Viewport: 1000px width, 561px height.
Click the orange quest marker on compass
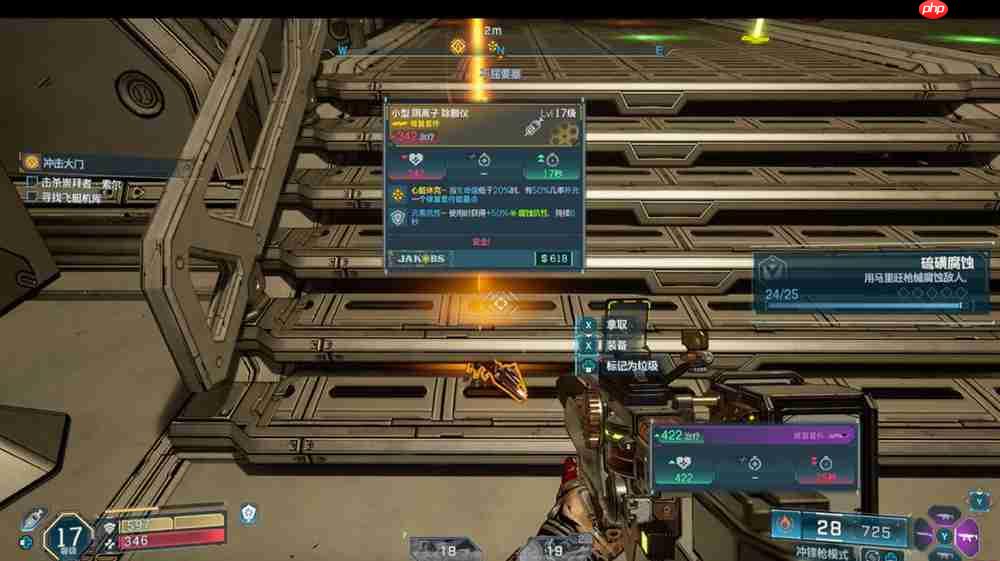(458, 46)
